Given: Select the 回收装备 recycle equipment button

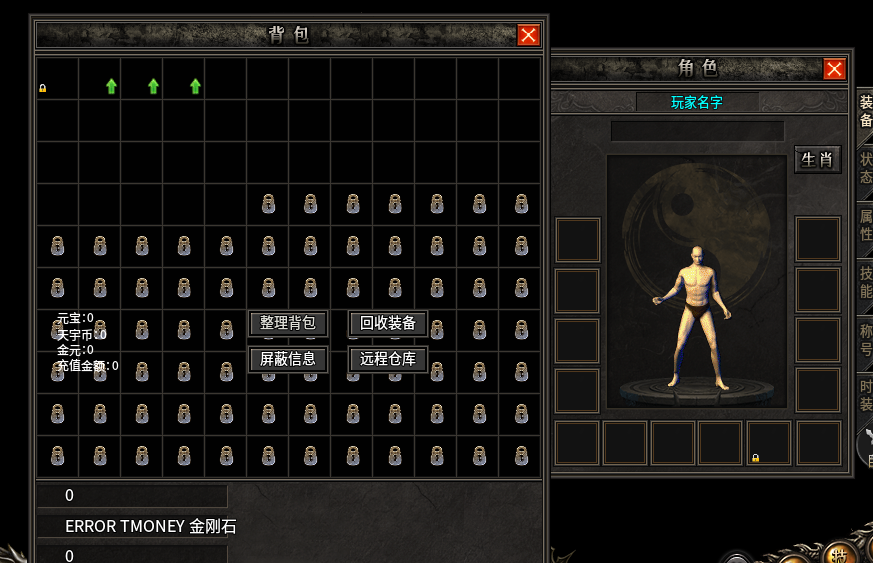Looking at the screenshot, I should point(388,323).
